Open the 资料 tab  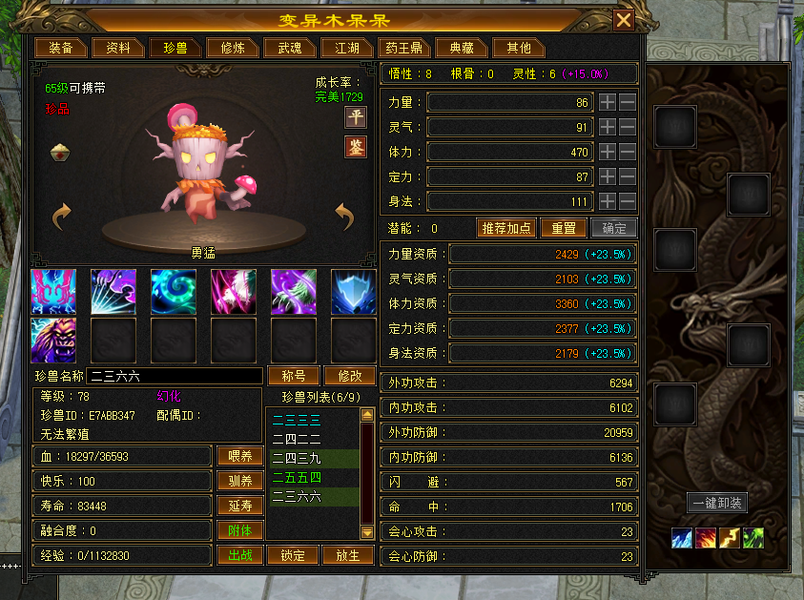118,48
